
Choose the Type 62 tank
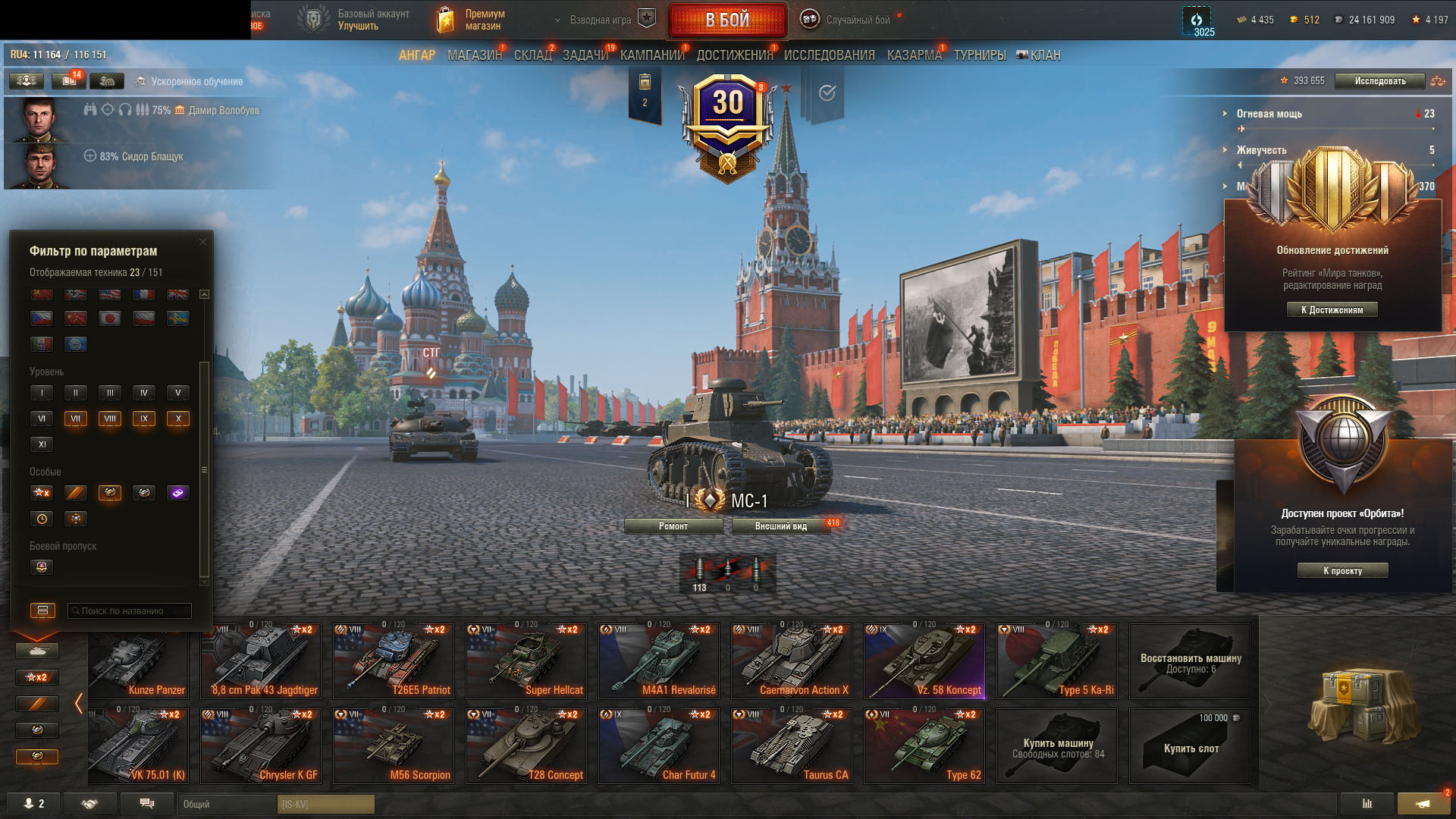click(924, 745)
